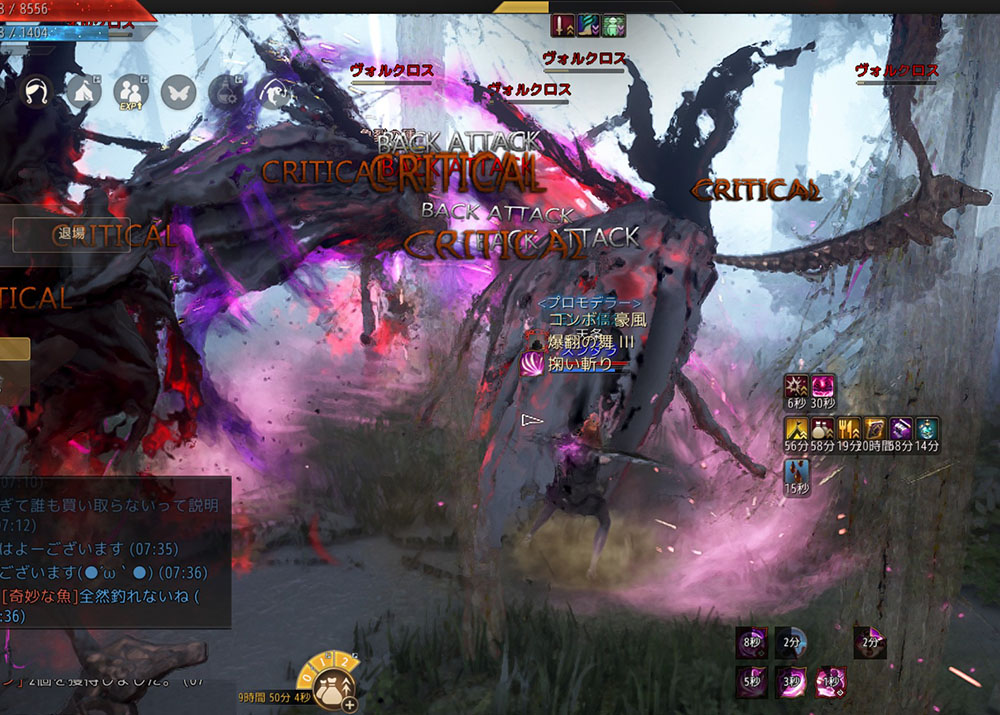Screen dimensions: 1000x715
Task: Select the butterfly icon
Action: pyautogui.click(x=177, y=92)
